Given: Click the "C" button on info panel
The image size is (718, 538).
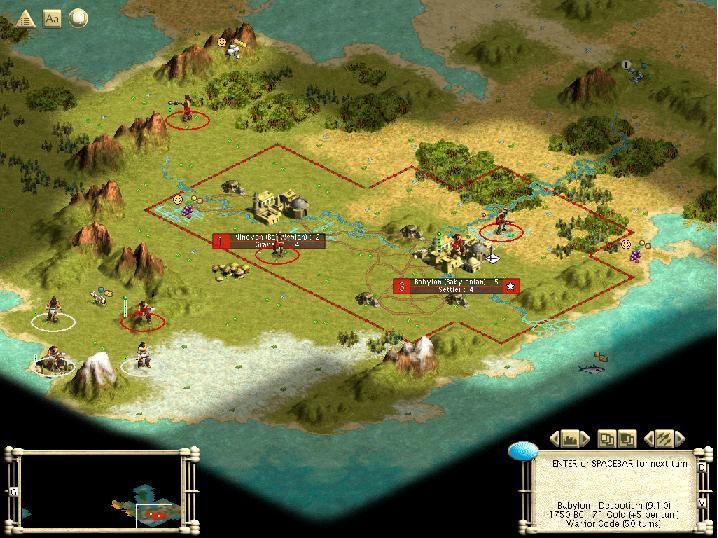Looking at the screenshot, I should [701, 468].
